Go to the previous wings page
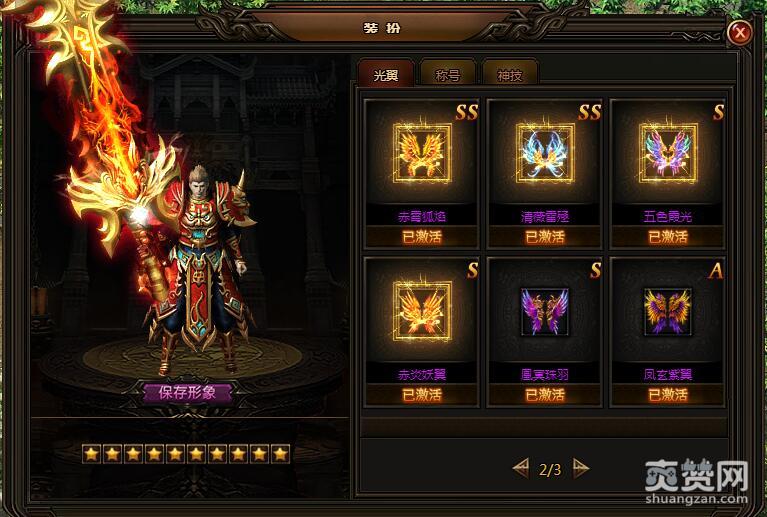Screen dimensions: 767x517 pyautogui.click(x=520, y=467)
